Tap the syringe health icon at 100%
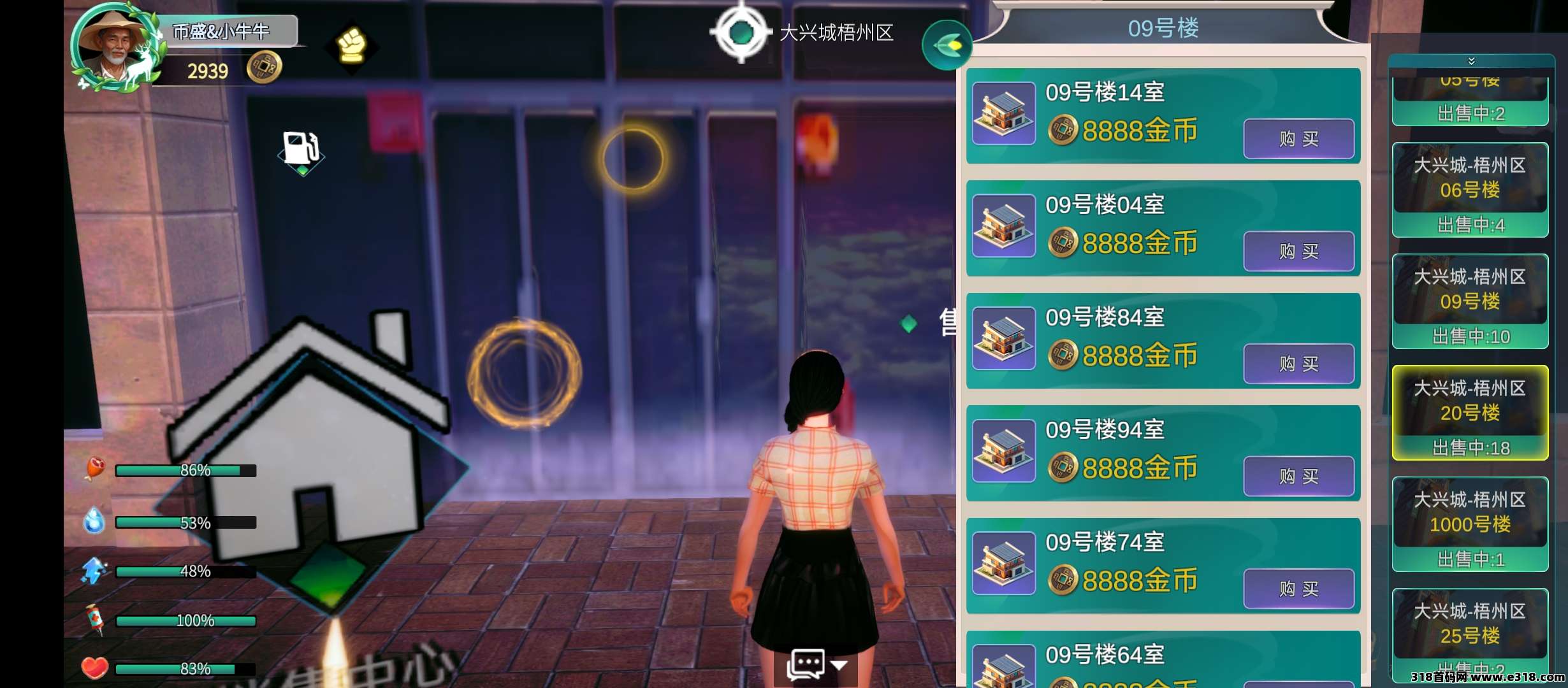The width and height of the screenshot is (1568, 688). [x=94, y=619]
